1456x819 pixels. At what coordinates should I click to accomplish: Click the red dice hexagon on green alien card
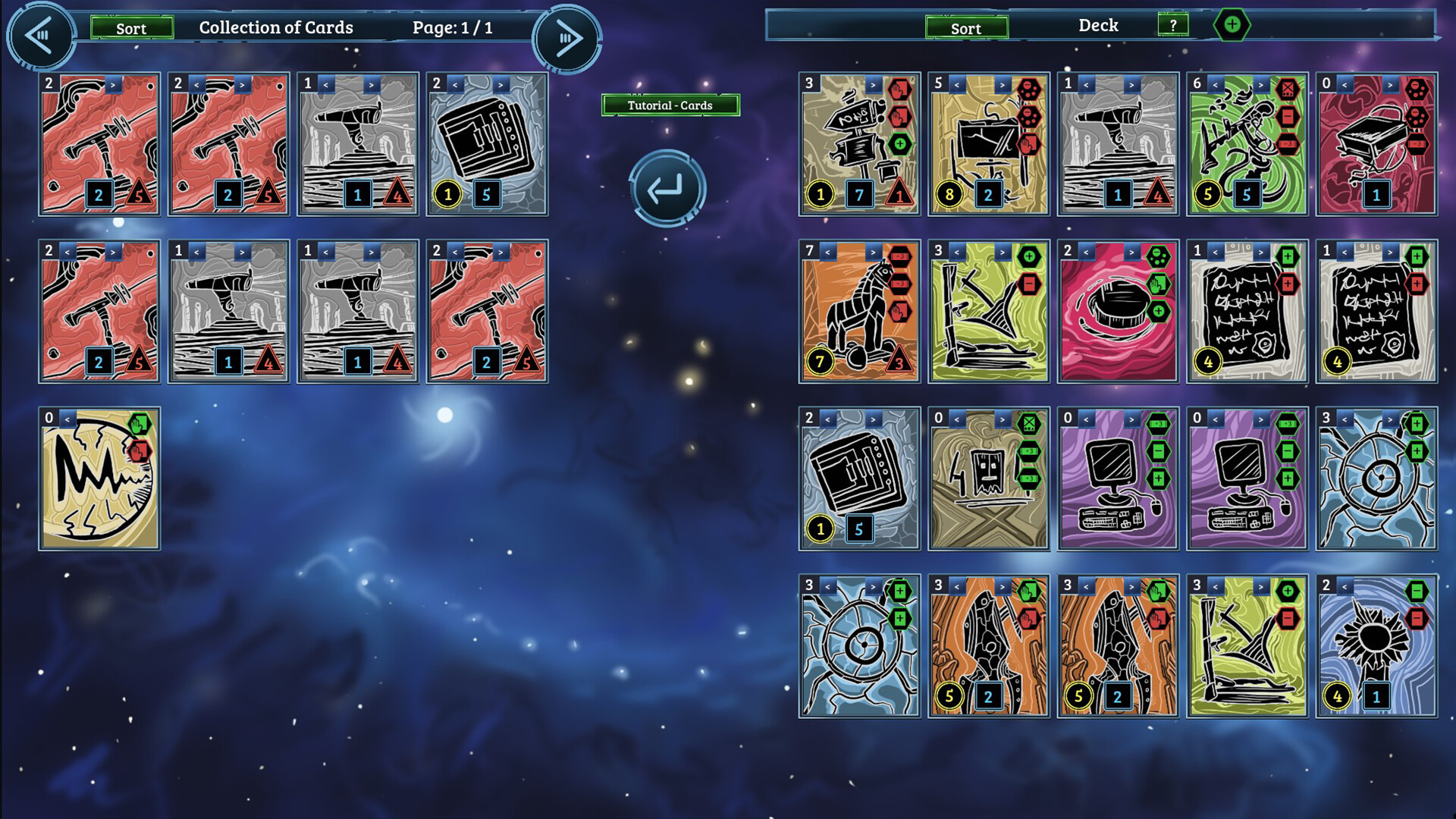[x=1288, y=88]
